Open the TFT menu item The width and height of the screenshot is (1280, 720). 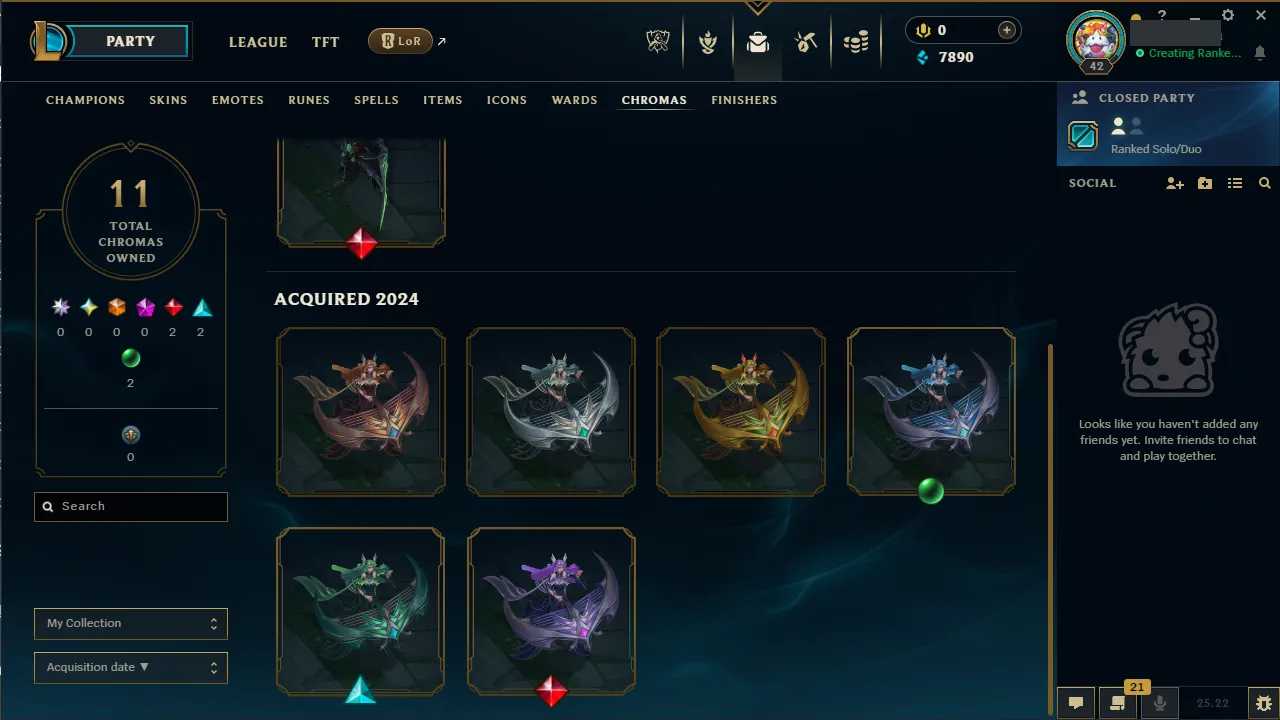325,42
